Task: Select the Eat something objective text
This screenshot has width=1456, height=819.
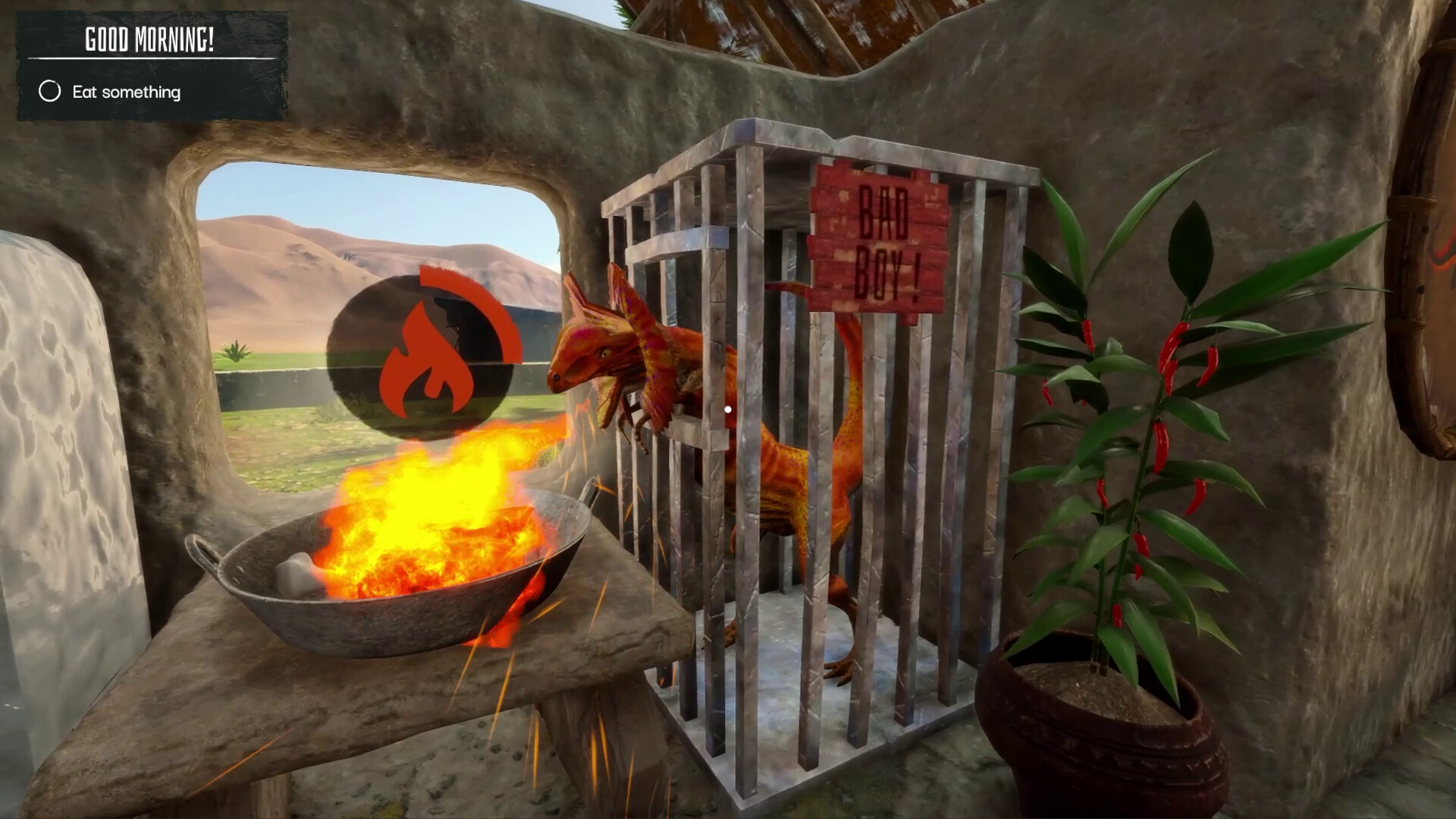Action: (x=127, y=92)
